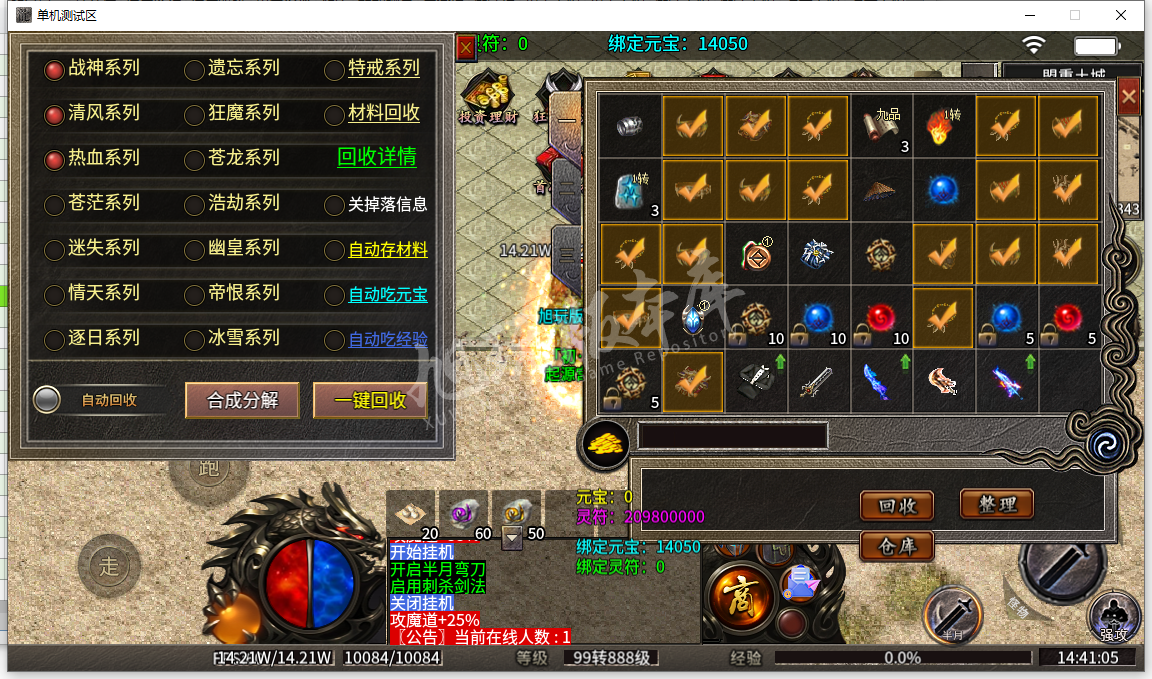The height and width of the screenshot is (679, 1152).
Task: Click the 合成分解 button
Action: 241,400
